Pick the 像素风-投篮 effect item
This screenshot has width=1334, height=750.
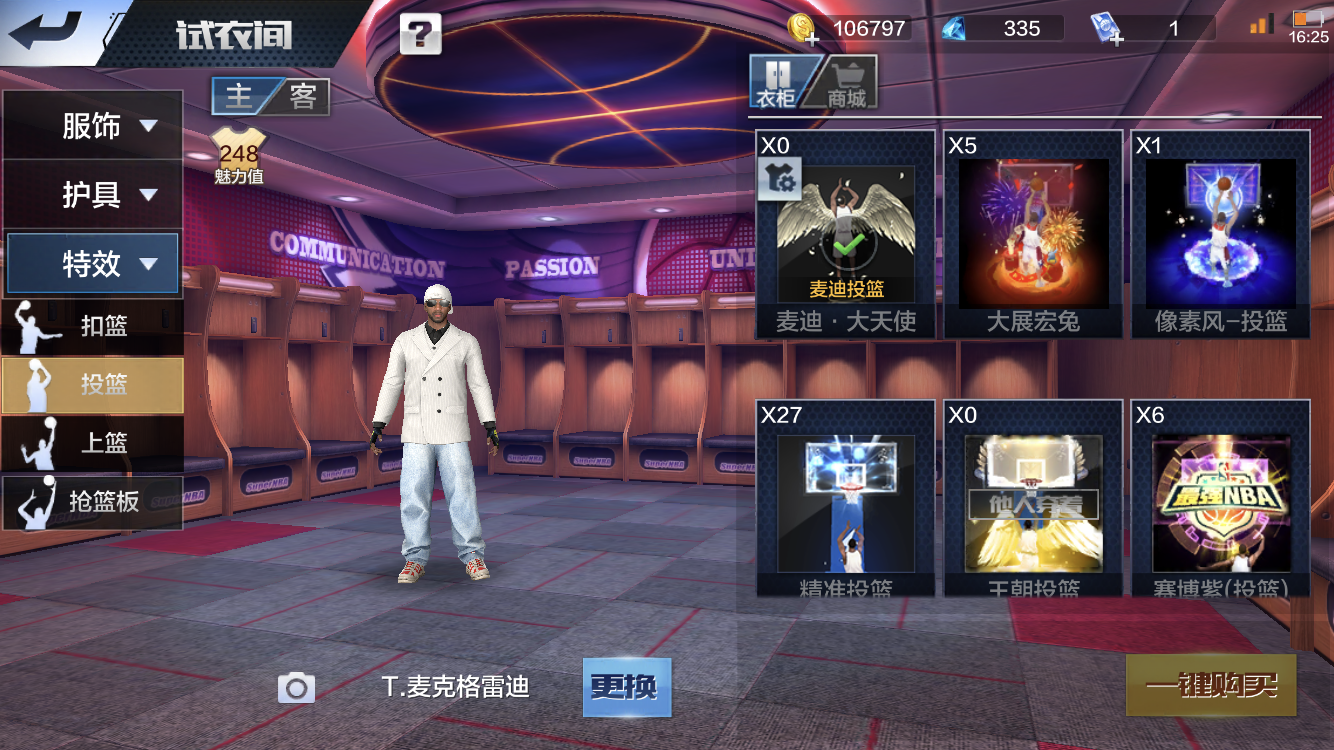[x=1220, y=235]
